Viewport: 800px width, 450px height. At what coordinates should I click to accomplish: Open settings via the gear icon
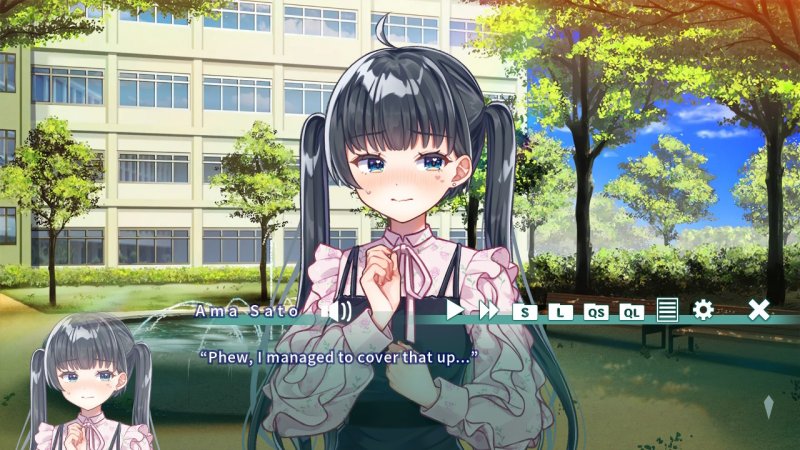703,310
